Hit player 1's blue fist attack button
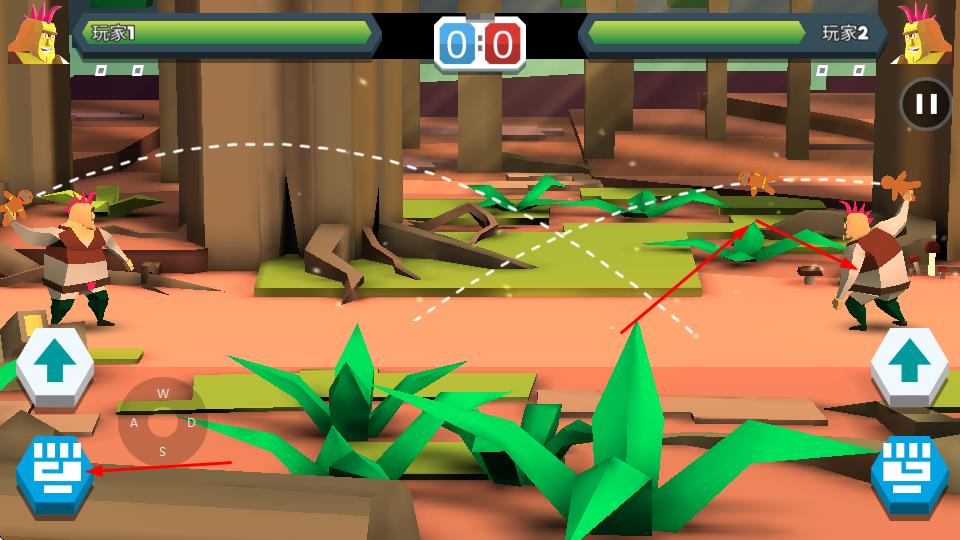The image size is (960, 540). point(54,472)
